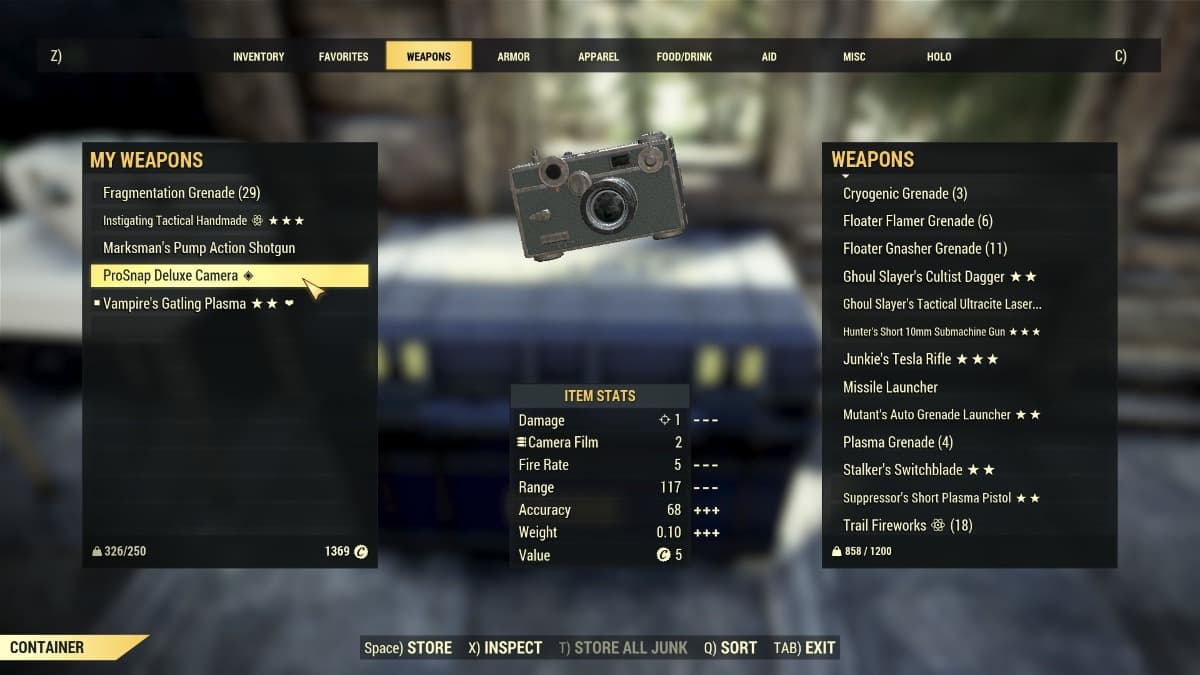
Task: Select Junkie's Tesla Rifle
Action: pyautogui.click(x=920, y=359)
